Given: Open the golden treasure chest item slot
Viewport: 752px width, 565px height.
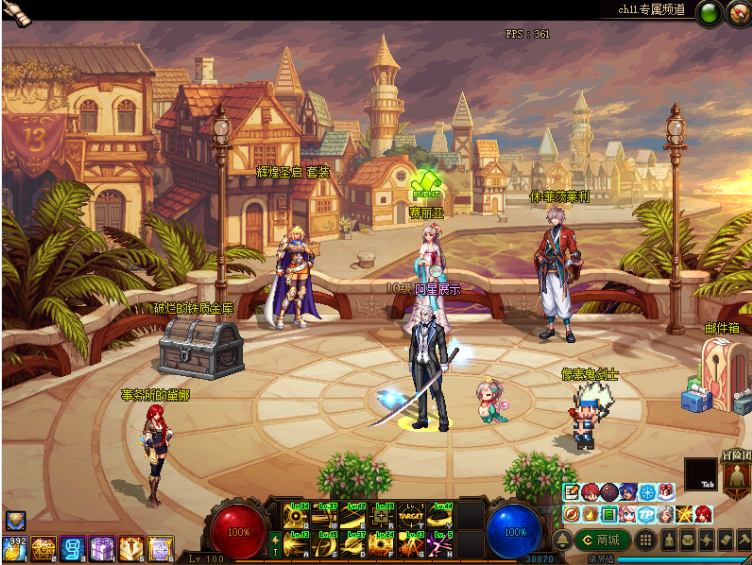Looking at the screenshot, I should (x=43, y=548).
